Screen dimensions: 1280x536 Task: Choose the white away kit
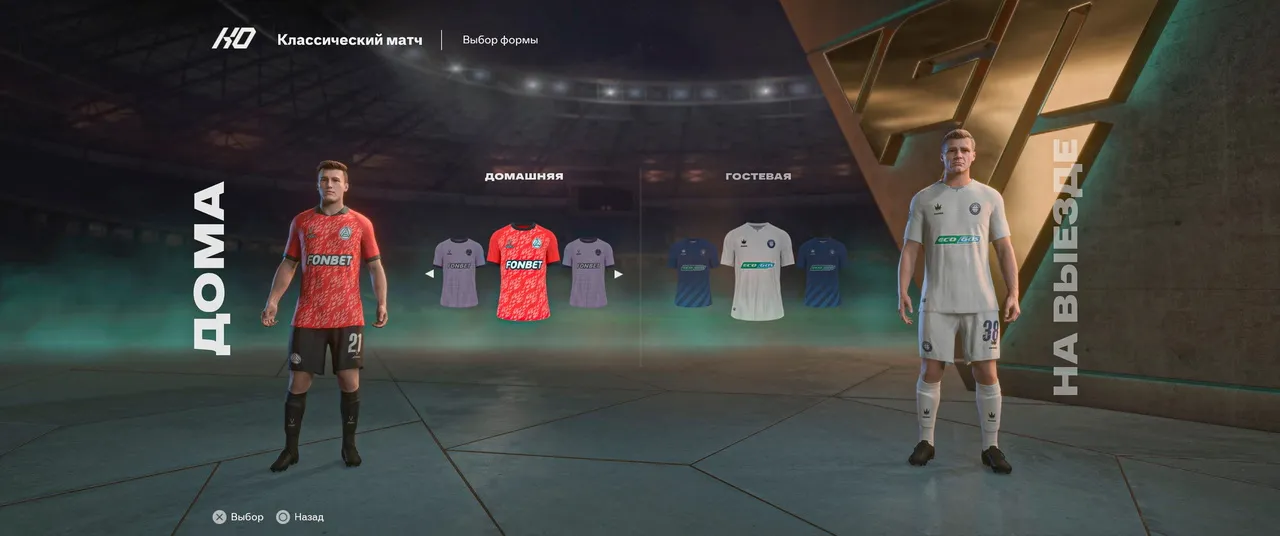pyautogui.click(x=757, y=271)
